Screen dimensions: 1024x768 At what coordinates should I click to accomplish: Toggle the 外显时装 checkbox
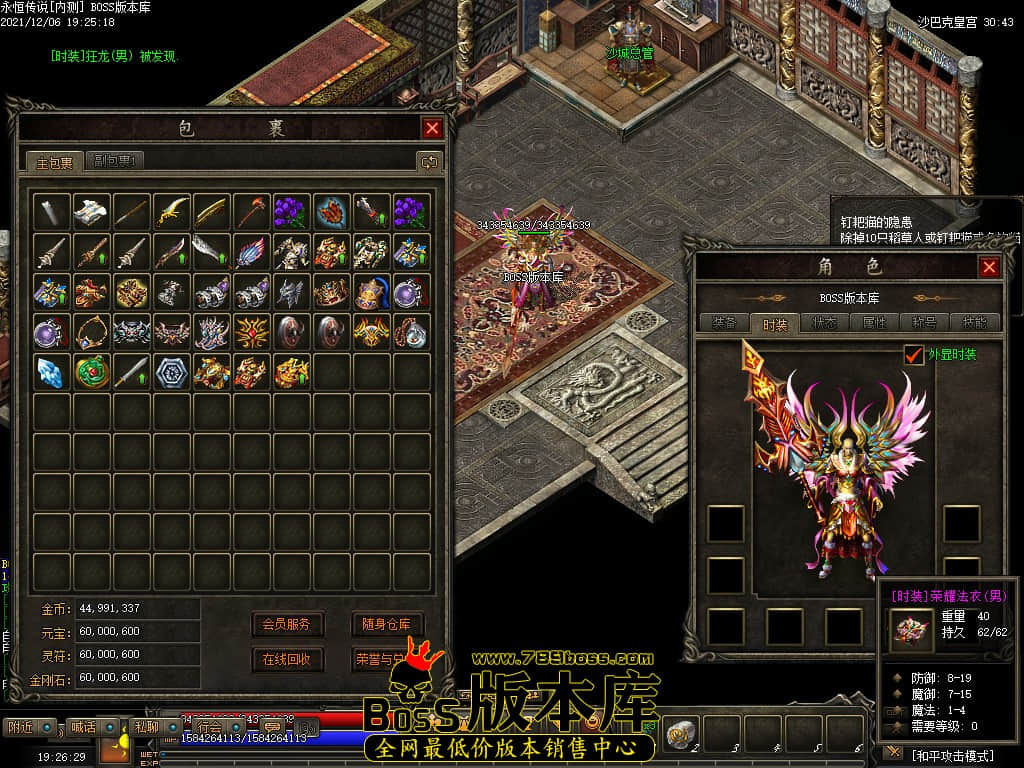tap(913, 355)
